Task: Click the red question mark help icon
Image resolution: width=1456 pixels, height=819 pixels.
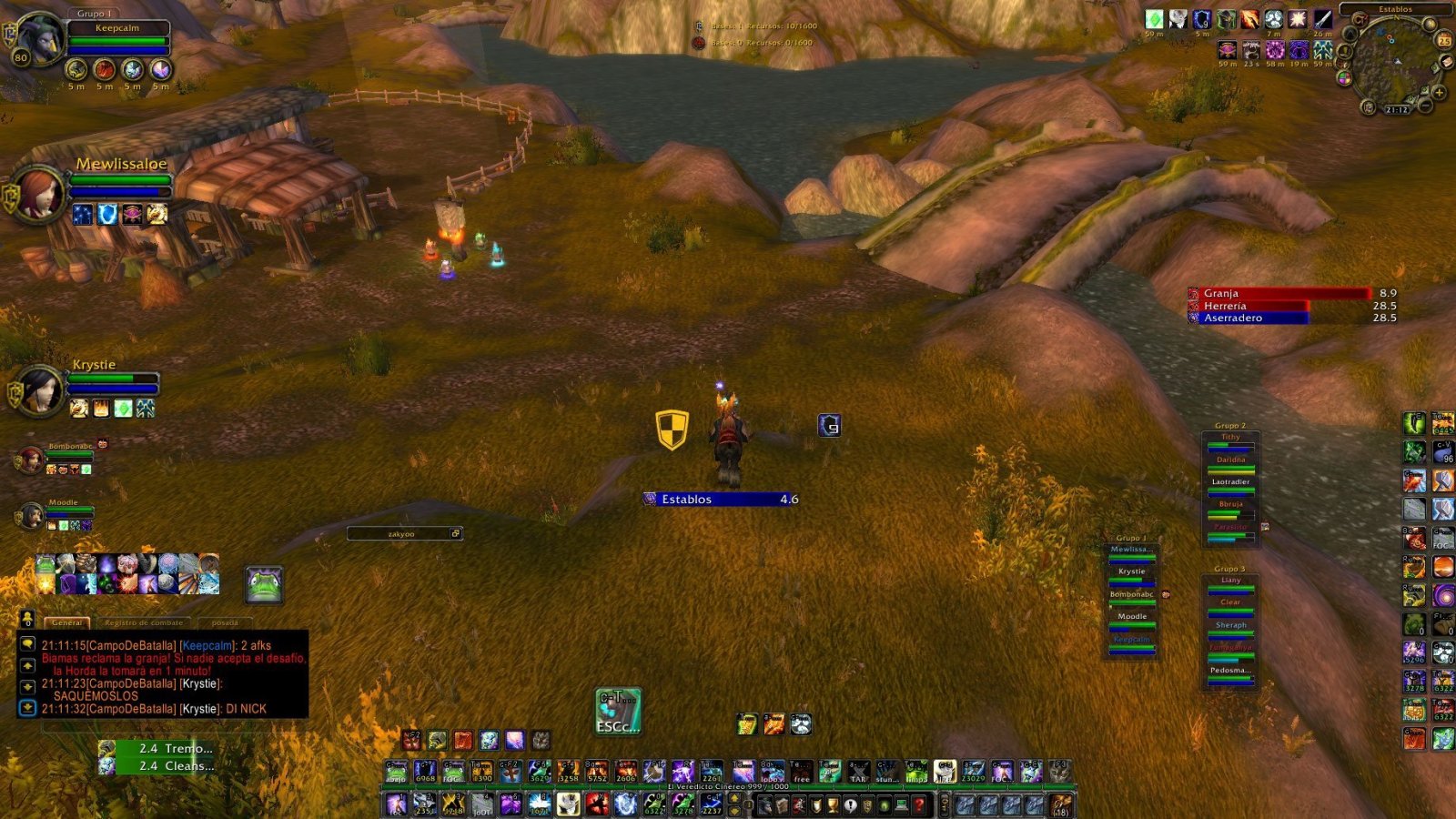Action: pos(919,804)
